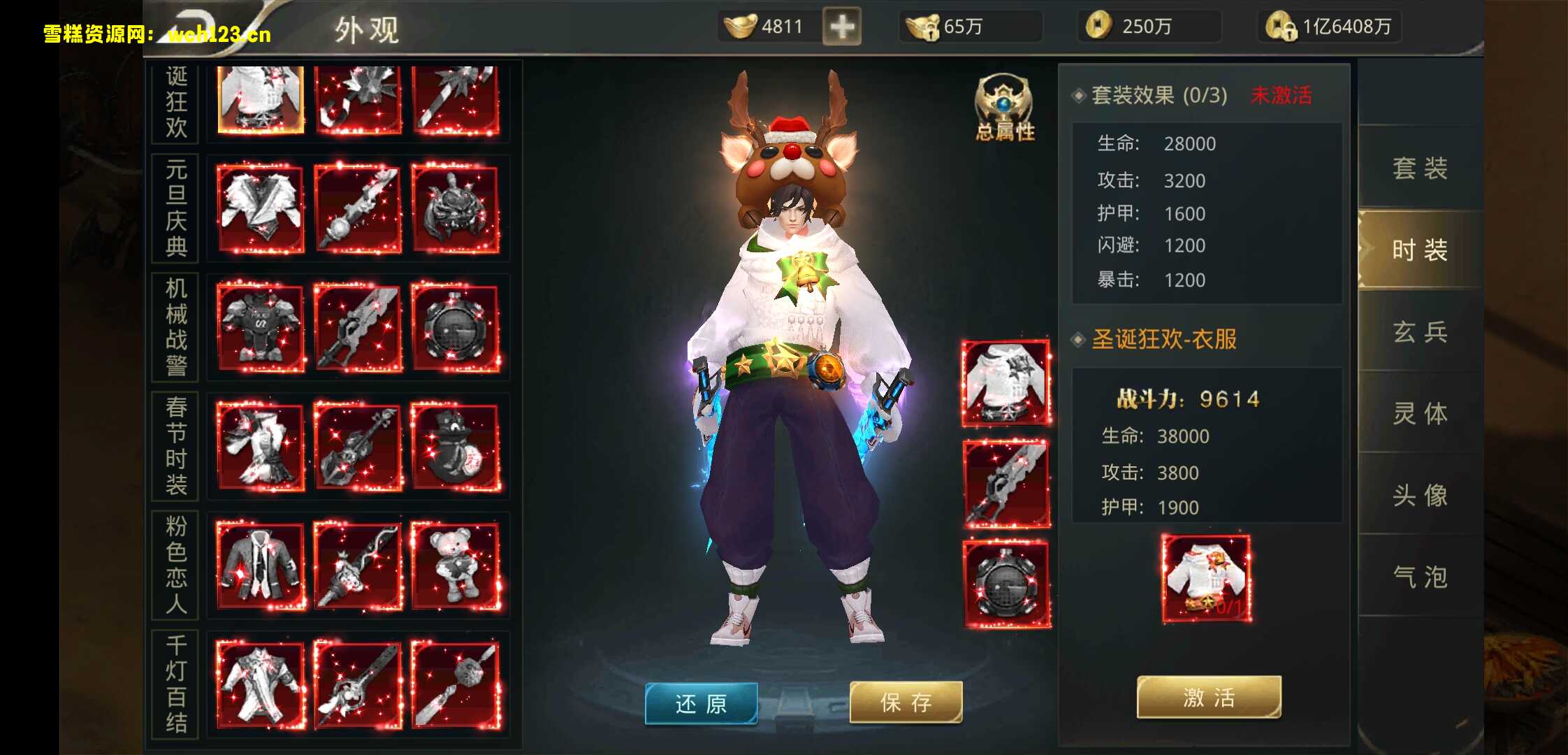
Task: Pick the 粉色恋人 teddy bear item
Action: pyautogui.click(x=456, y=566)
